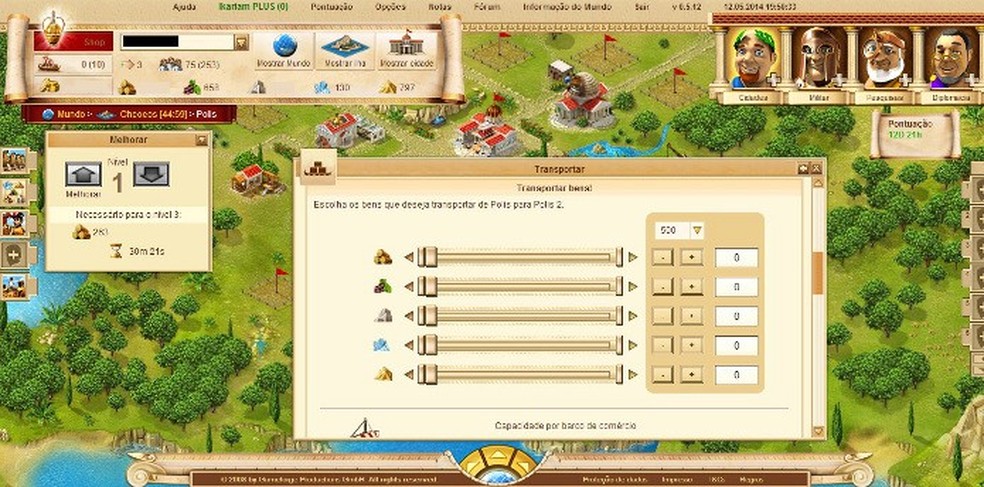Decrease sulfur amount with its minus button
The image size is (984, 487).
pos(663,375)
